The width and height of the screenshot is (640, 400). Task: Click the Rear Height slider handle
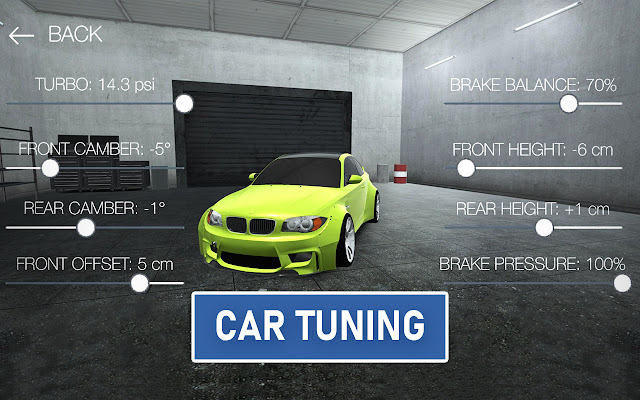[544, 227]
